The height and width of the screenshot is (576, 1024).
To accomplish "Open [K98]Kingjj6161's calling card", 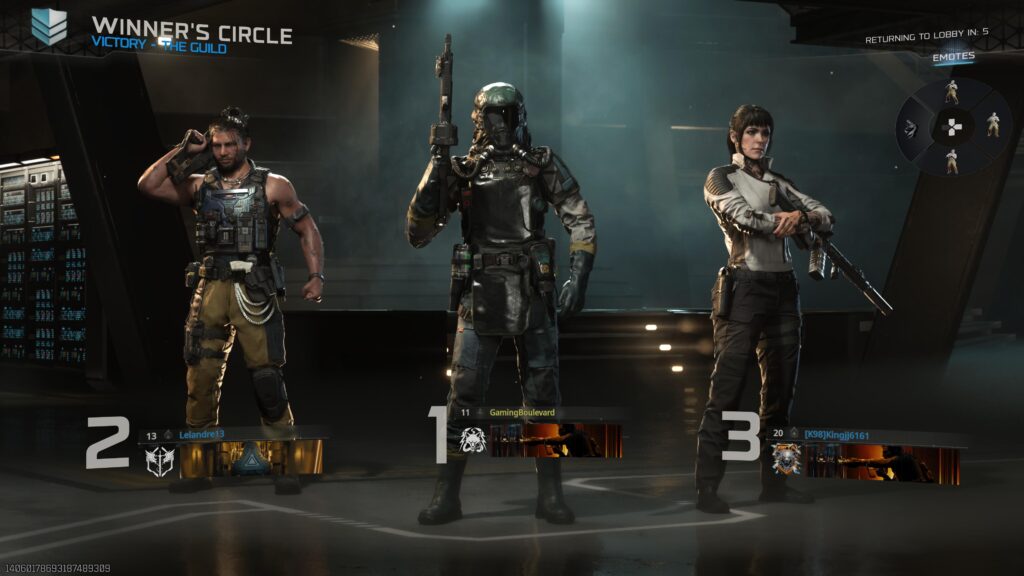I will [x=882, y=464].
